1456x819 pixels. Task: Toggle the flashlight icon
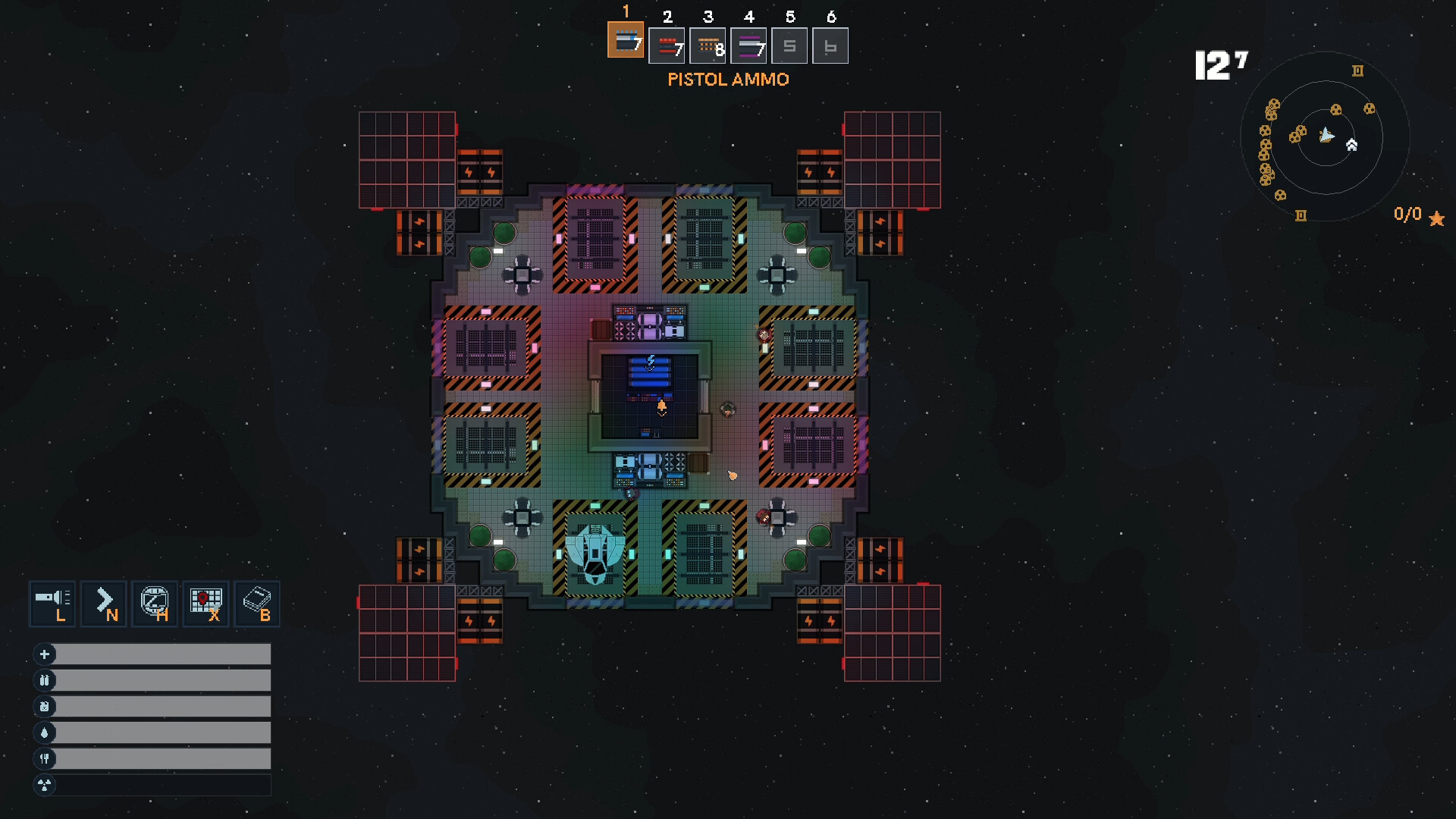click(x=52, y=604)
